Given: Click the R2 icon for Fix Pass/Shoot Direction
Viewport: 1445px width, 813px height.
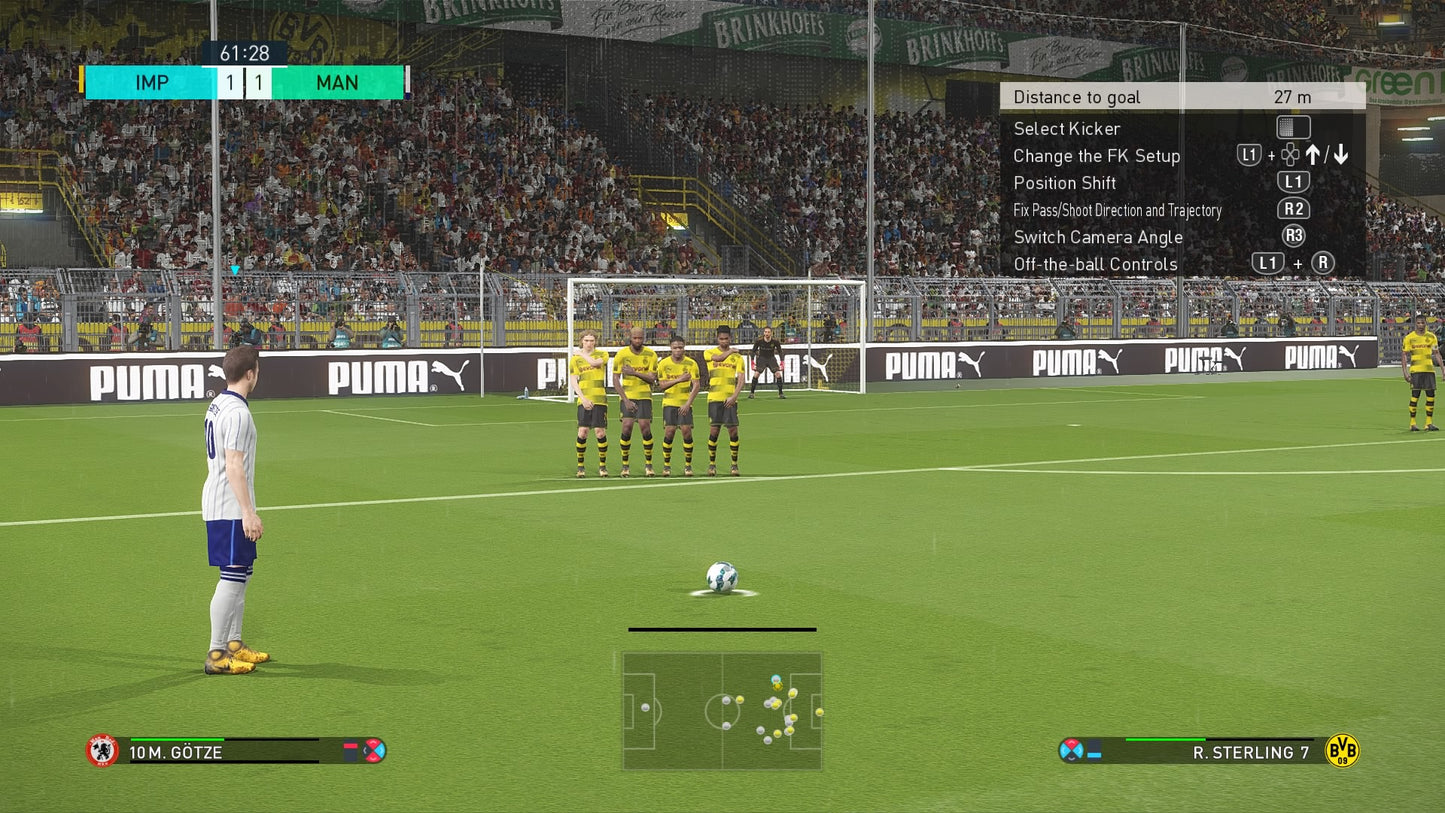Looking at the screenshot, I should click(1293, 210).
